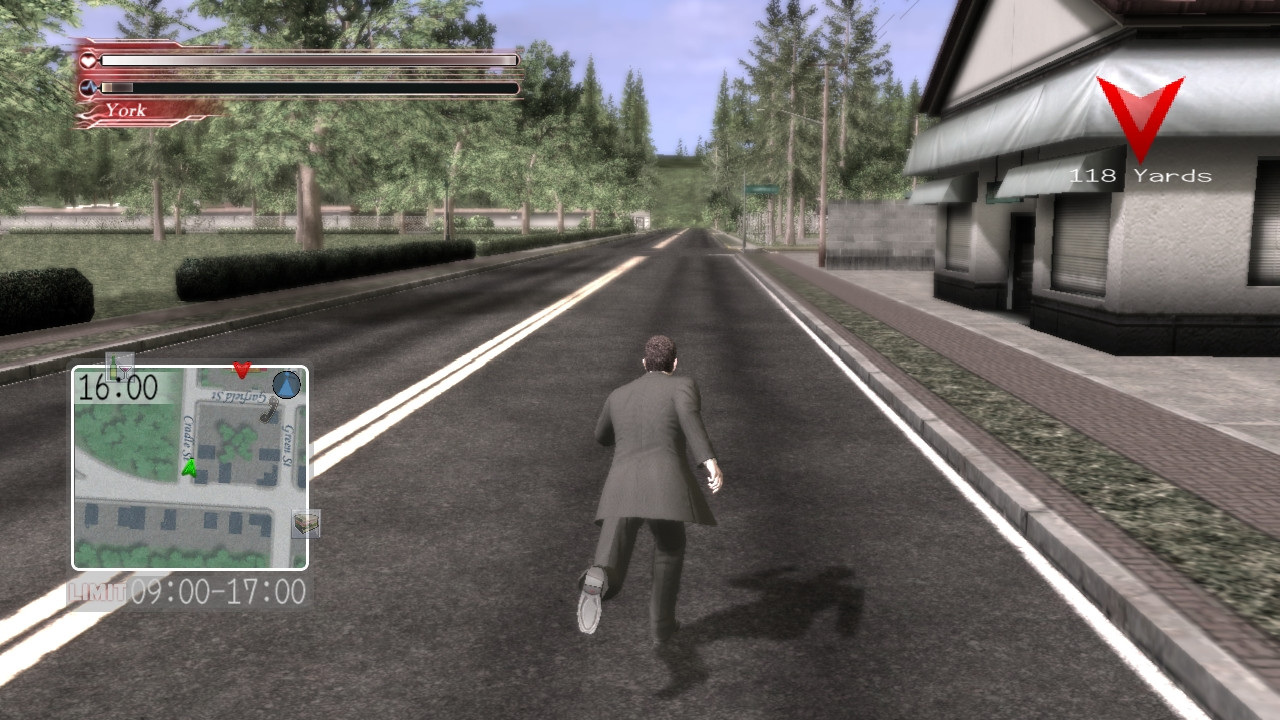Click the heart icon beside the health bar
The image size is (1280, 720).
point(87,59)
